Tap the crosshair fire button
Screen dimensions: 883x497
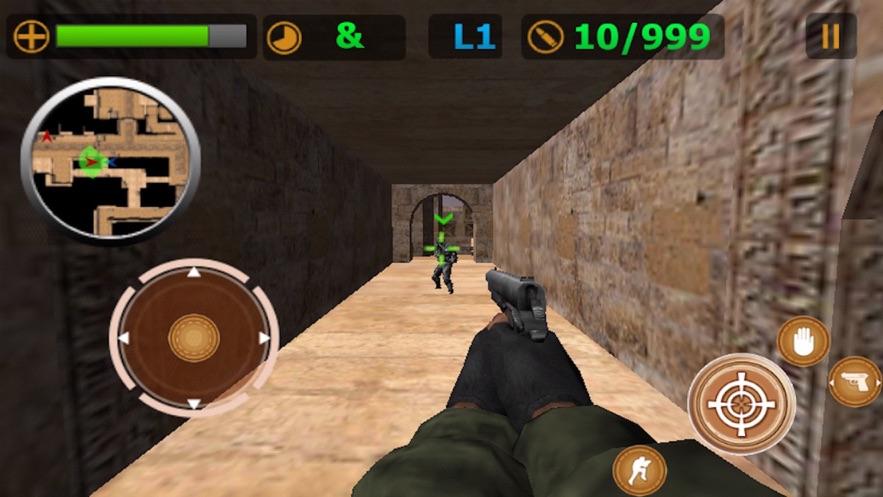(x=741, y=403)
